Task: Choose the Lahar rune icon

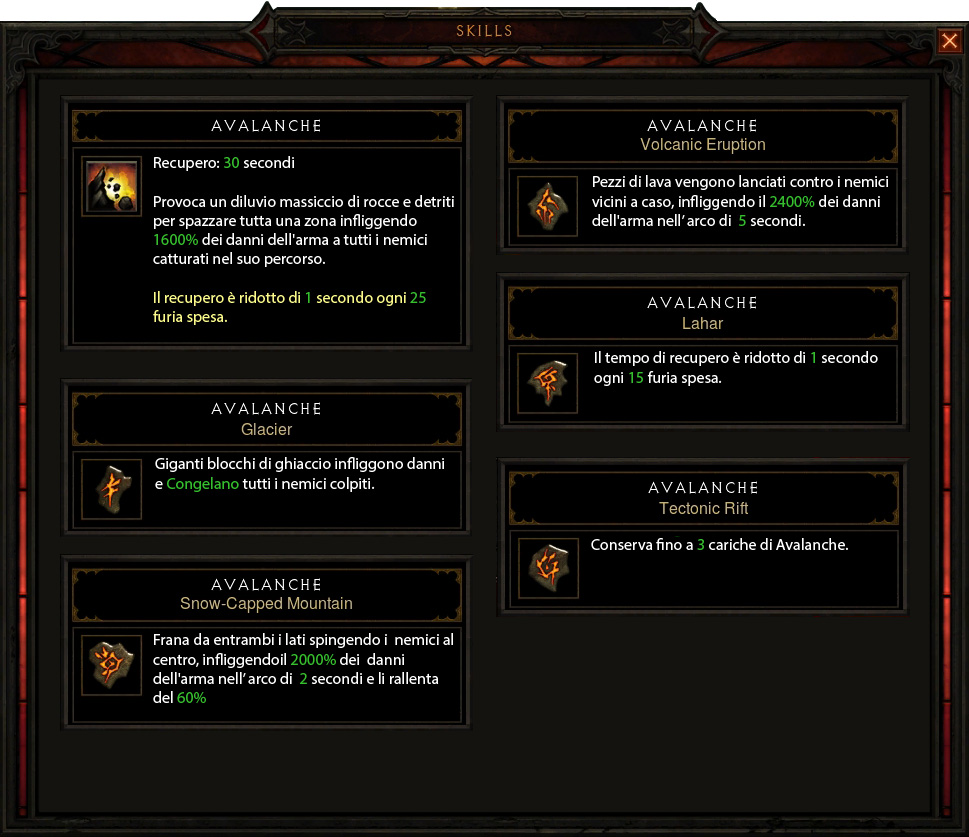Action: pos(547,382)
